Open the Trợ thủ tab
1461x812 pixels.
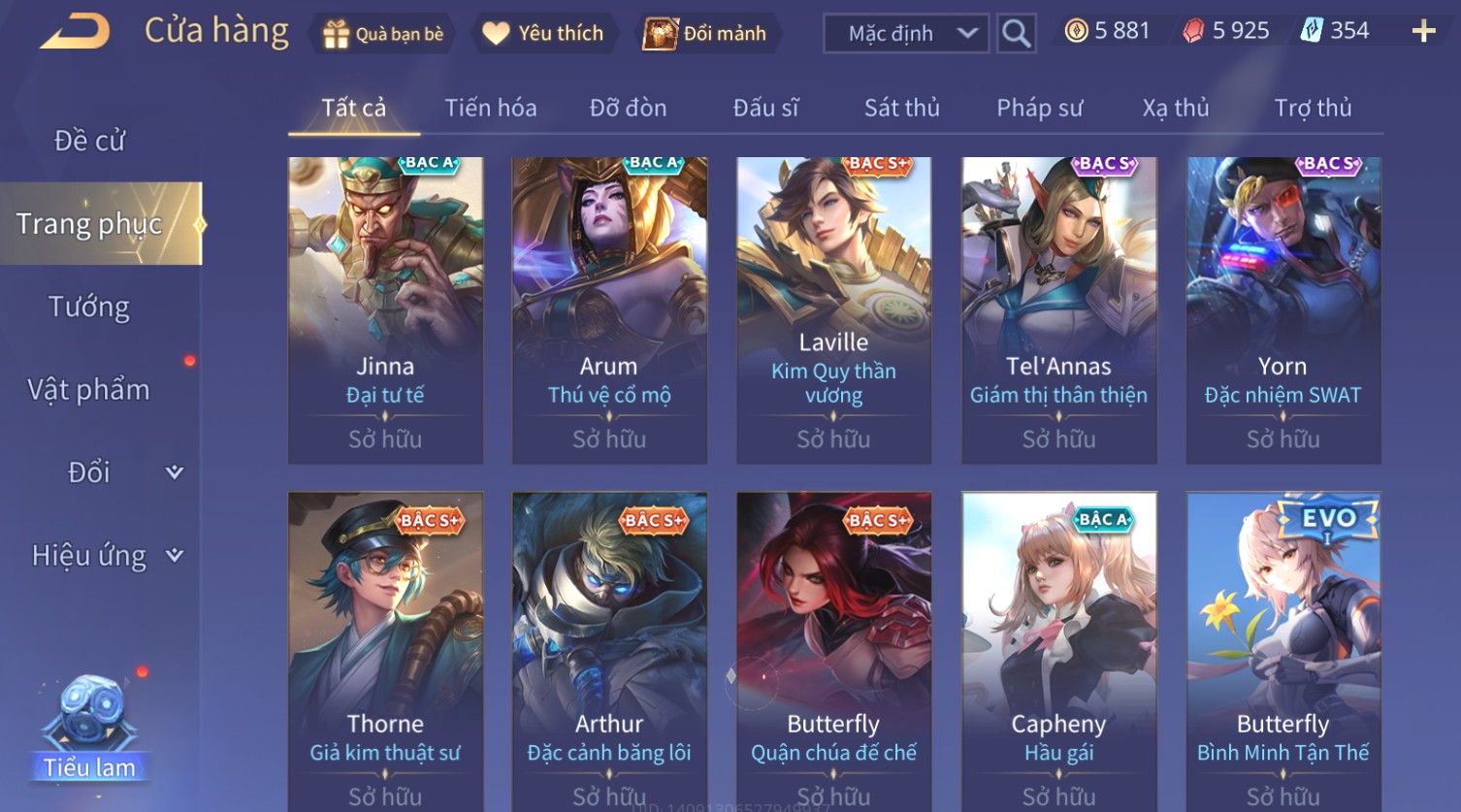(x=1313, y=108)
